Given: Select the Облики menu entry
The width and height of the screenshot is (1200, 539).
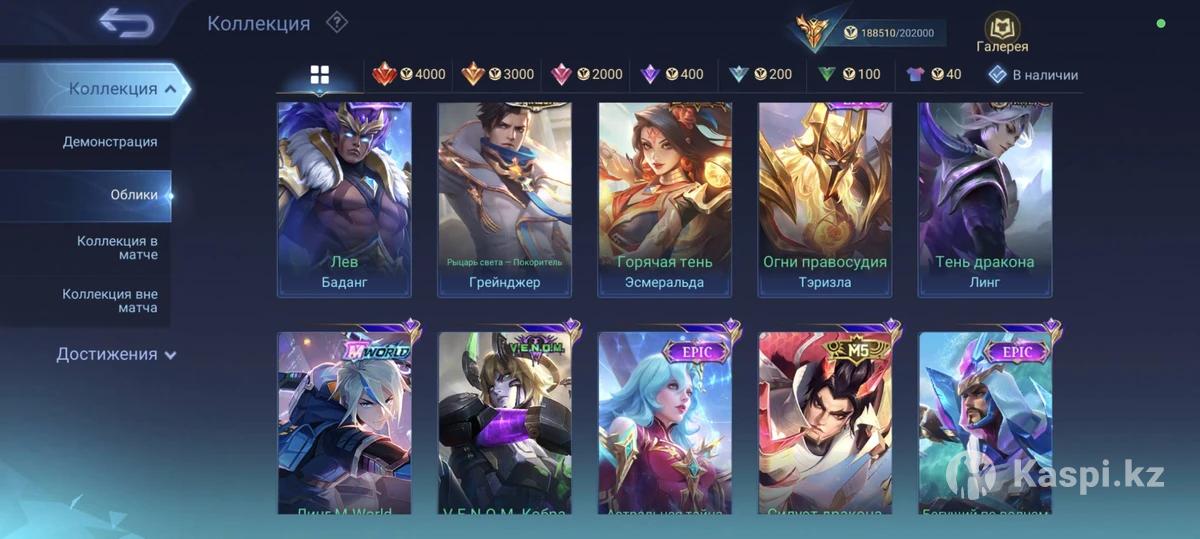Looking at the screenshot, I should pyautogui.click(x=134, y=195).
